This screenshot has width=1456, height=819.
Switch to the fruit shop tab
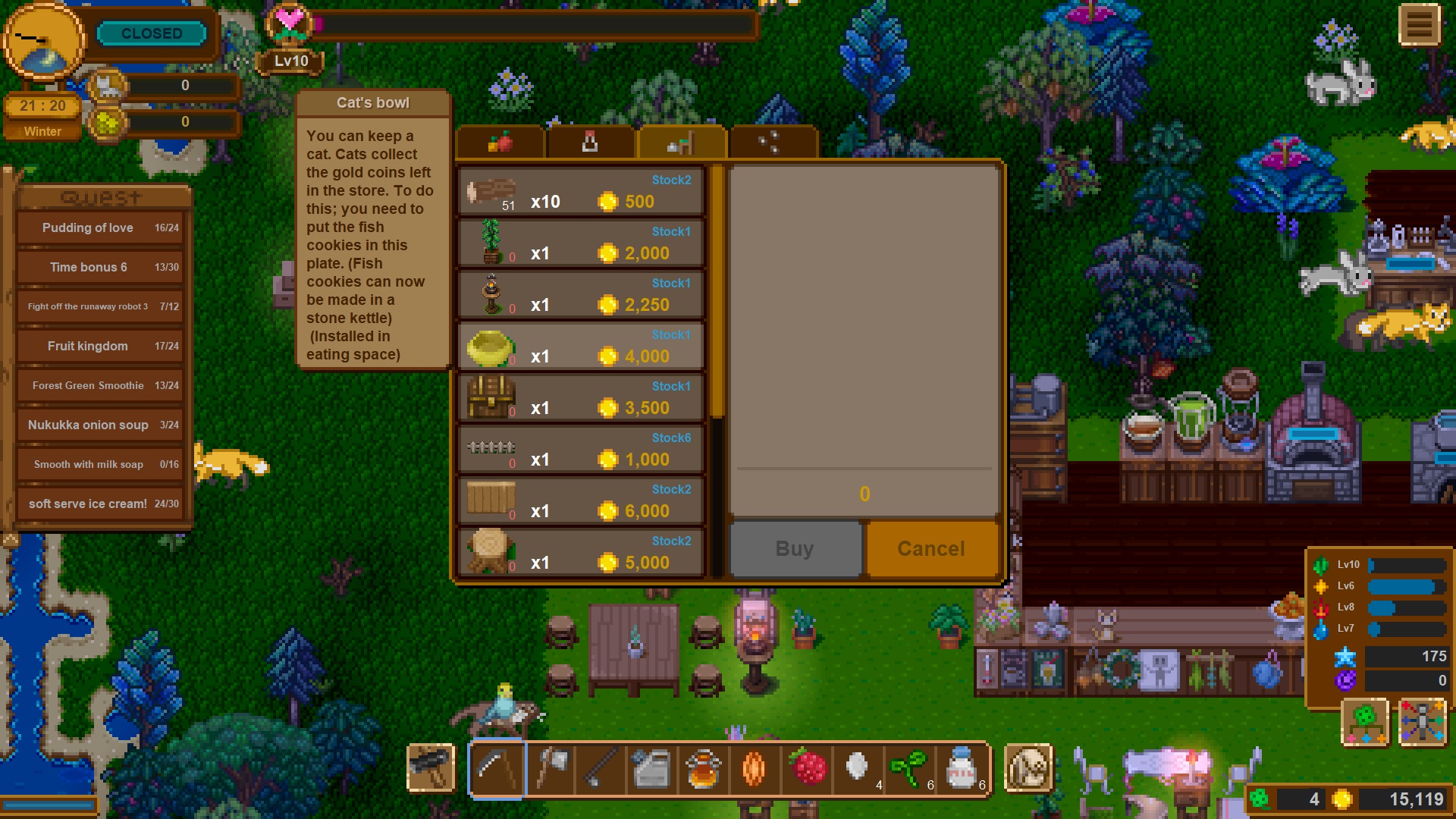pos(500,142)
